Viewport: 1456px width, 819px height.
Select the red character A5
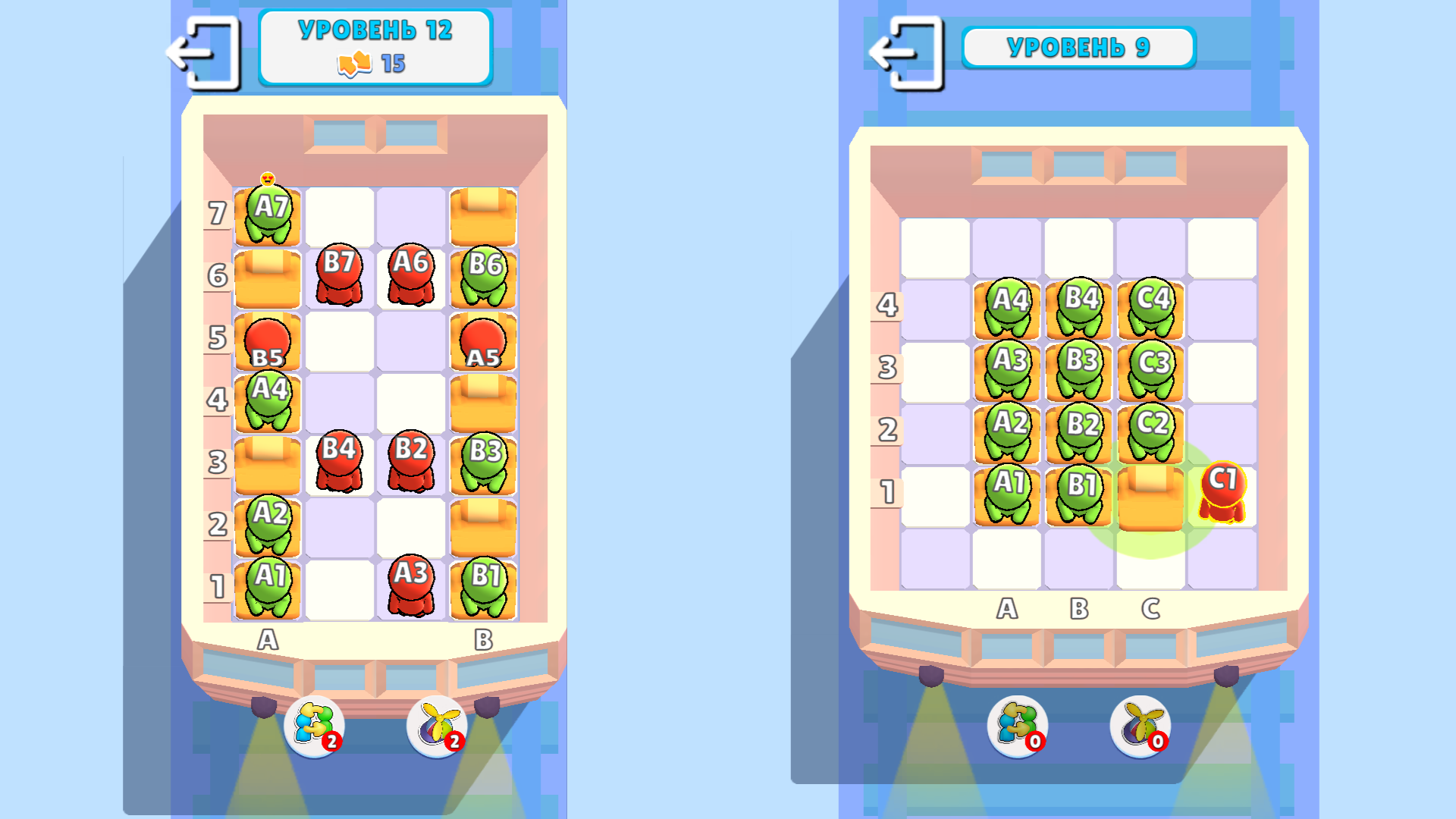pos(480,341)
